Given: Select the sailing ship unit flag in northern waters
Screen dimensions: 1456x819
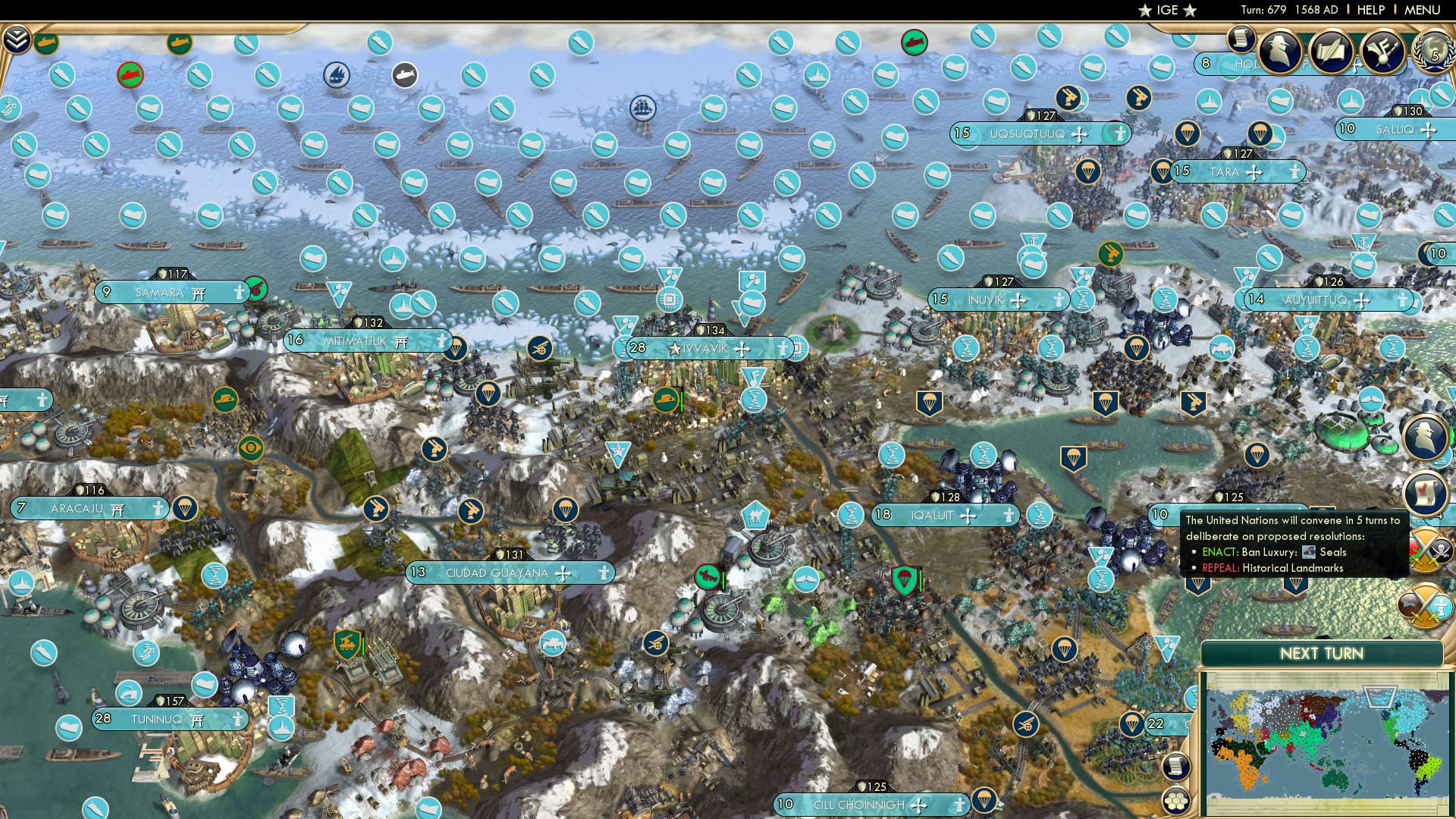Looking at the screenshot, I should [x=642, y=109].
